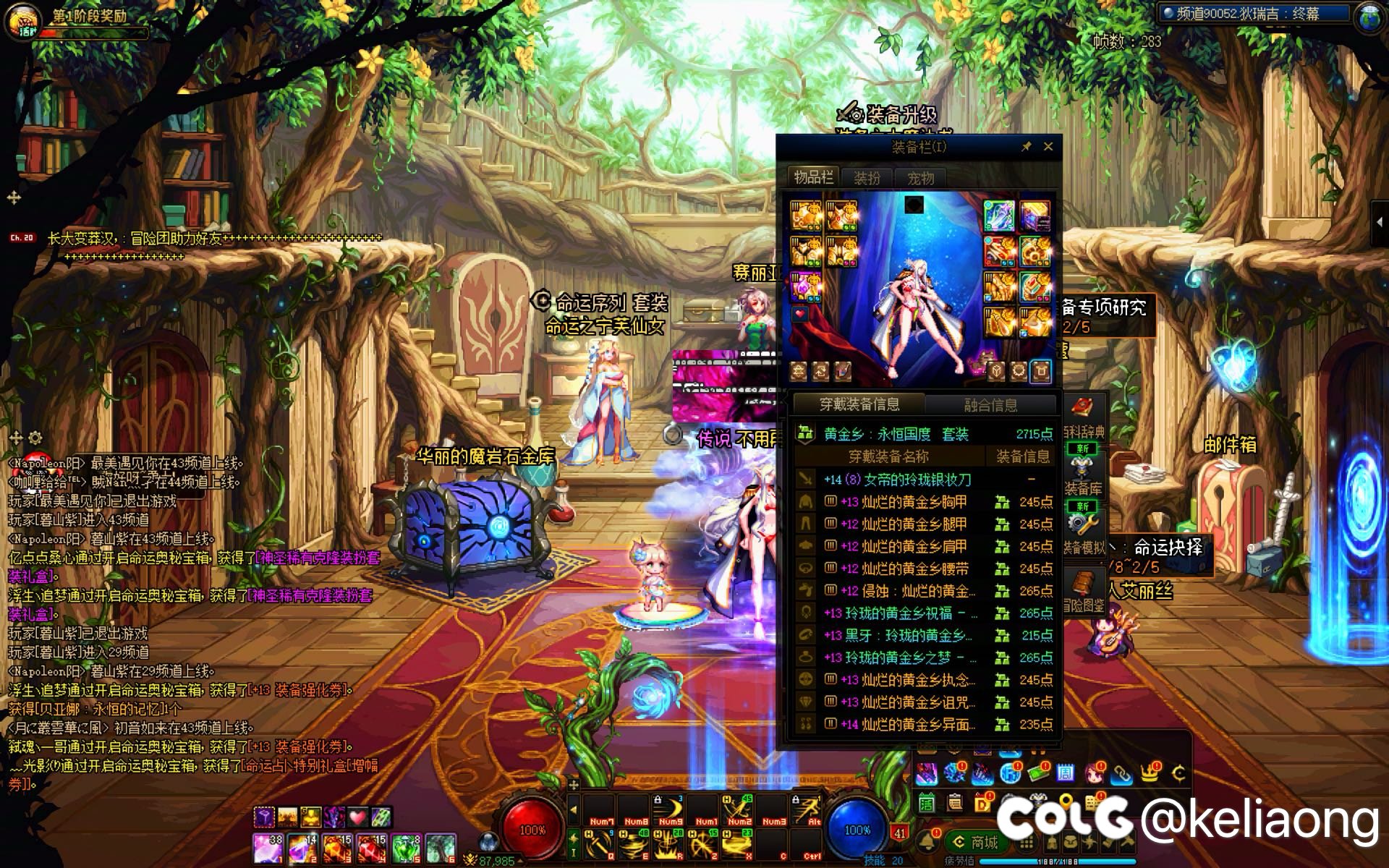Activate the Q key sword skill
This screenshot has height=868, width=1389.
pos(598,844)
